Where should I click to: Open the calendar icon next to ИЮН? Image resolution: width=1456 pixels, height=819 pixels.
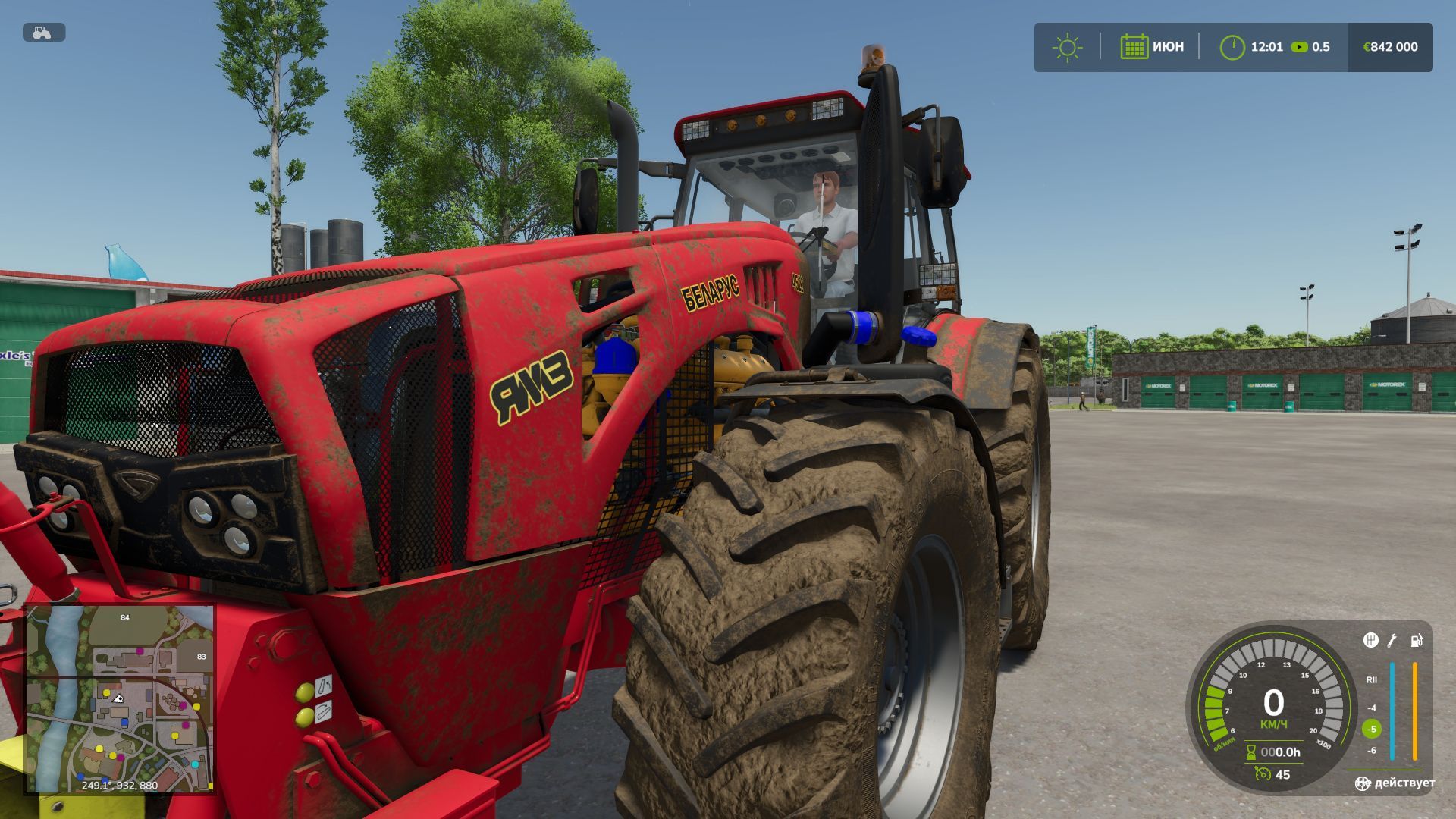[x=1134, y=45]
